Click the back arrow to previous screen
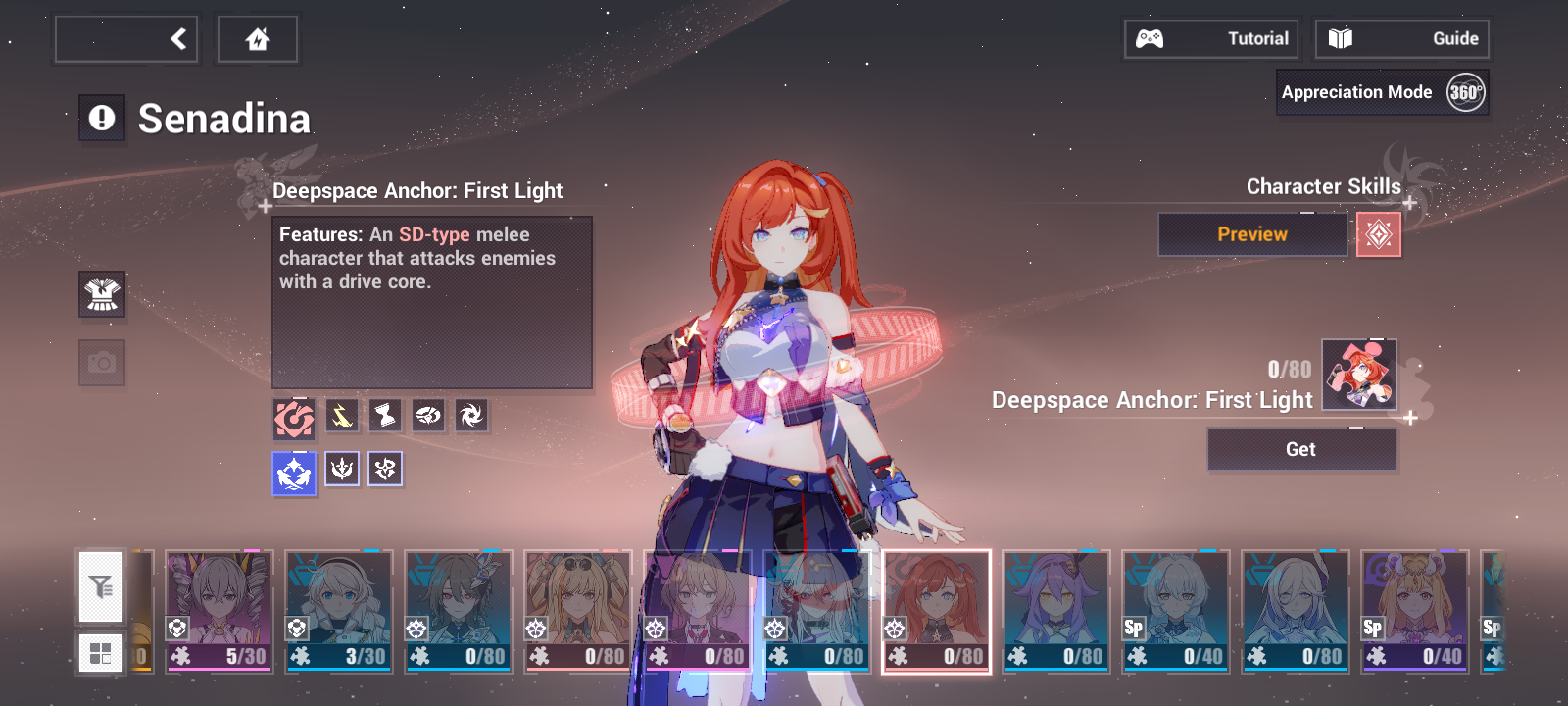The height and width of the screenshot is (706, 1568). 176,38
